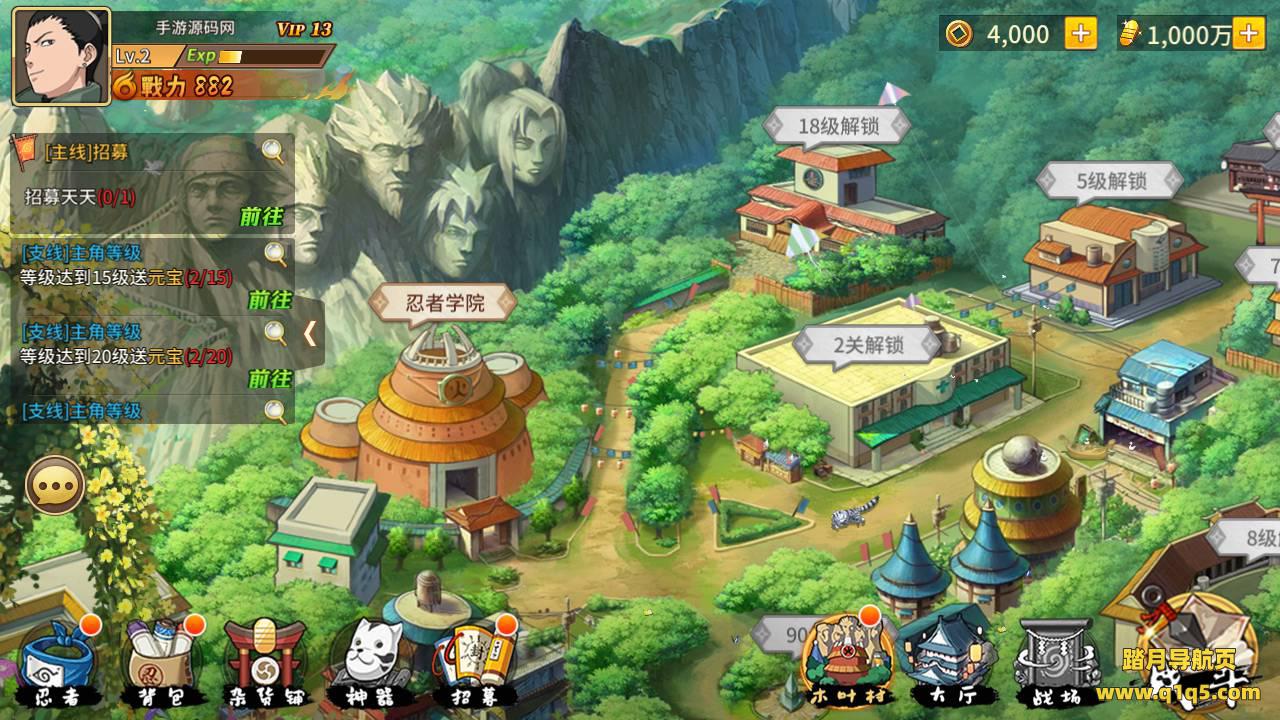Select the 2关解锁 locked building label
This screenshot has height=720, width=1280.
(868, 345)
